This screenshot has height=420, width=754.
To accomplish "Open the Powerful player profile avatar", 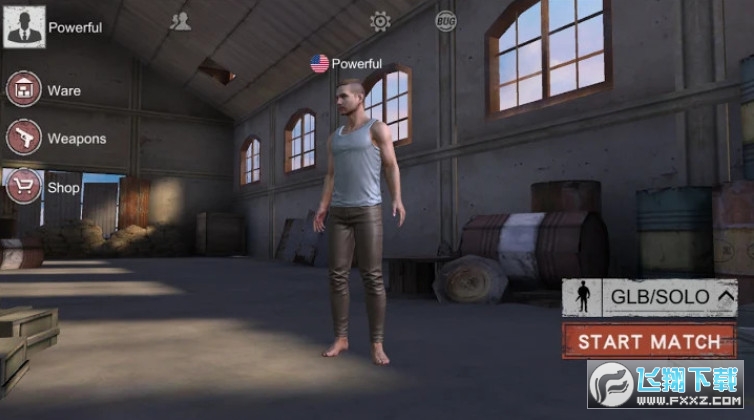I will tap(23, 27).
